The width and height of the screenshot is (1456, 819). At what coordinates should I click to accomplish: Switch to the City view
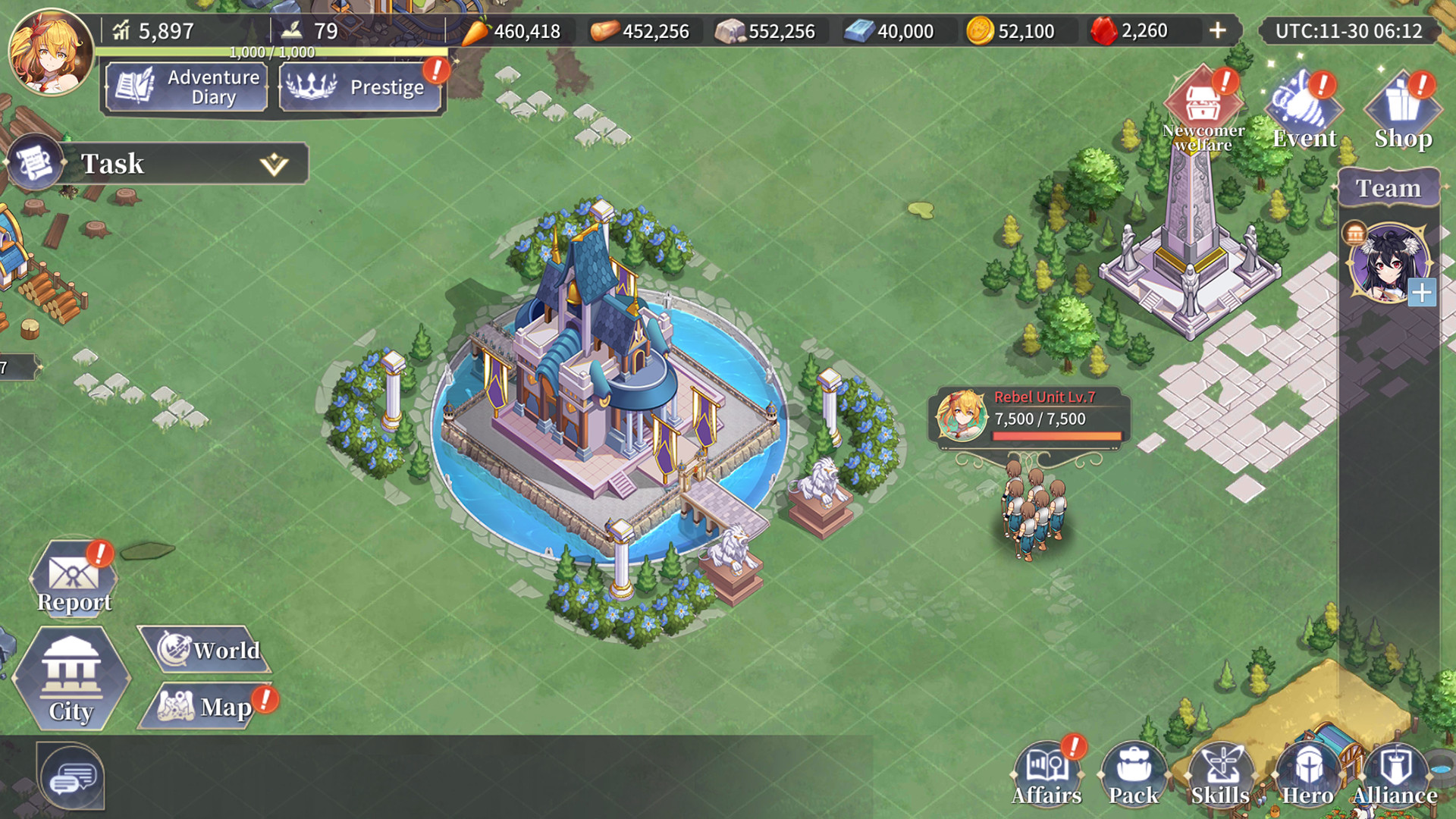(x=71, y=679)
